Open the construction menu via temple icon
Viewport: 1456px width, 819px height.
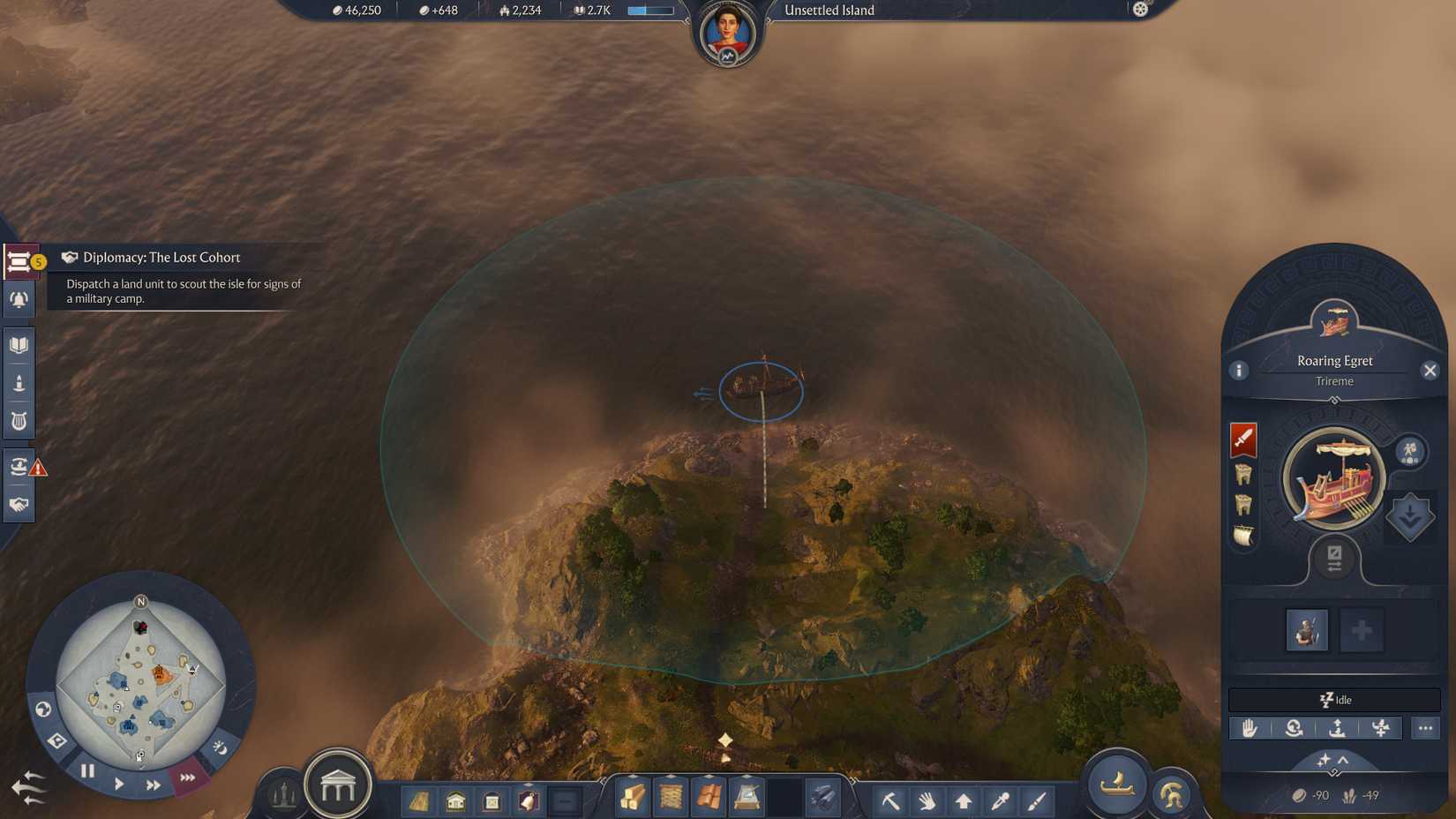click(x=337, y=785)
